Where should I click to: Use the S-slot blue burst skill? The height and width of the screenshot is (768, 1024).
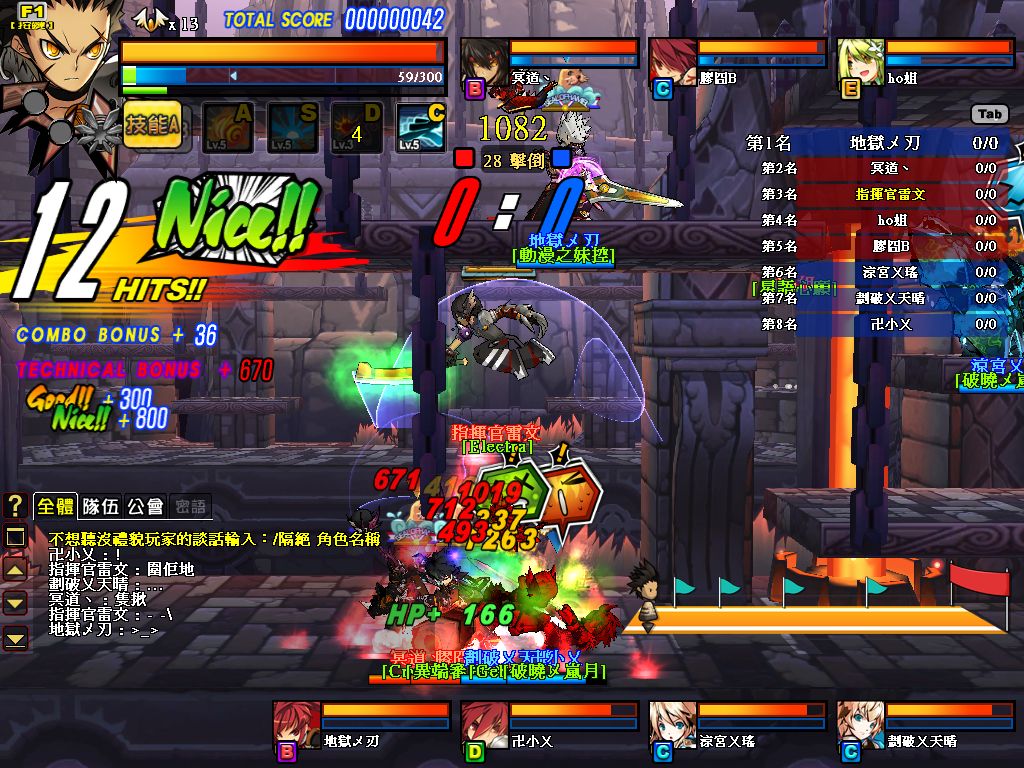[291, 127]
